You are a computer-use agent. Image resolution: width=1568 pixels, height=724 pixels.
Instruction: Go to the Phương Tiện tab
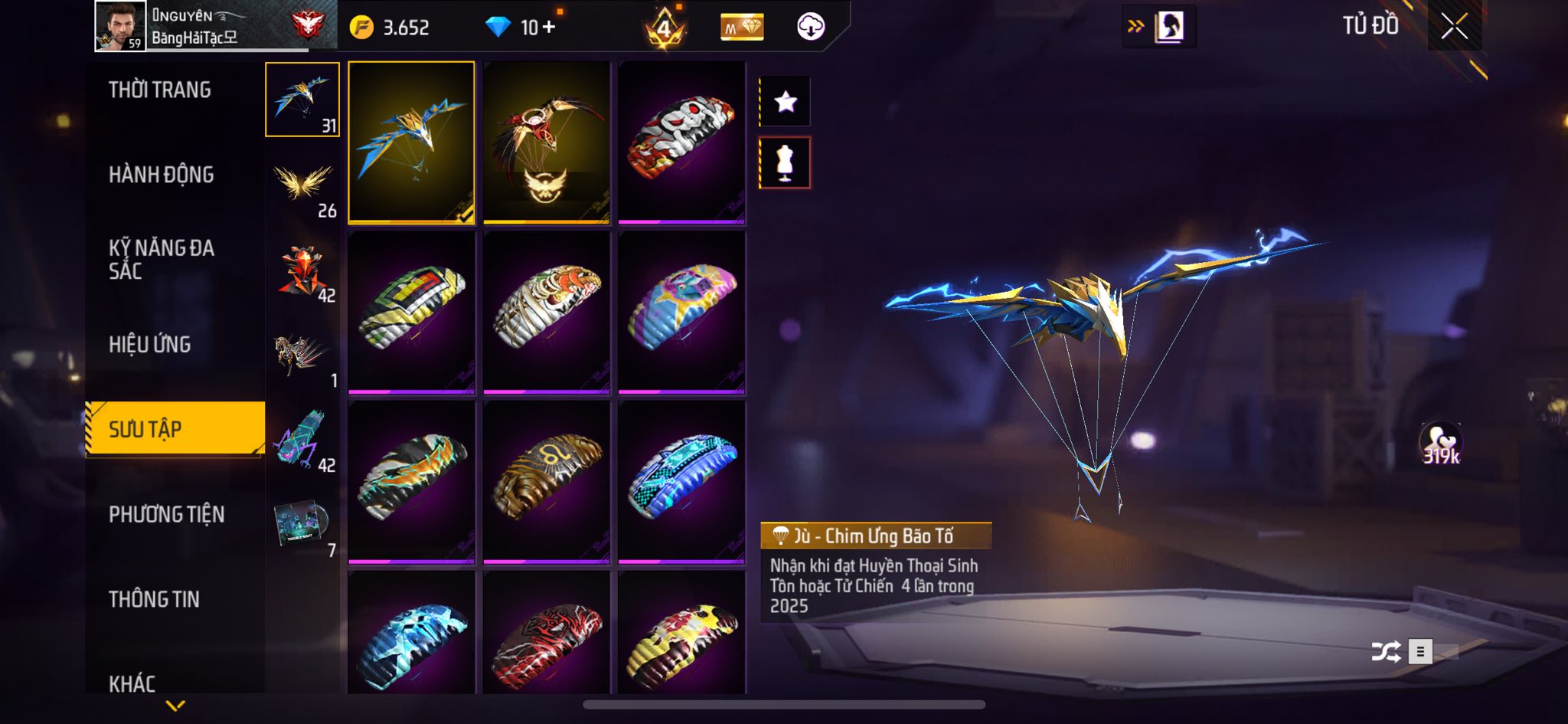click(167, 514)
